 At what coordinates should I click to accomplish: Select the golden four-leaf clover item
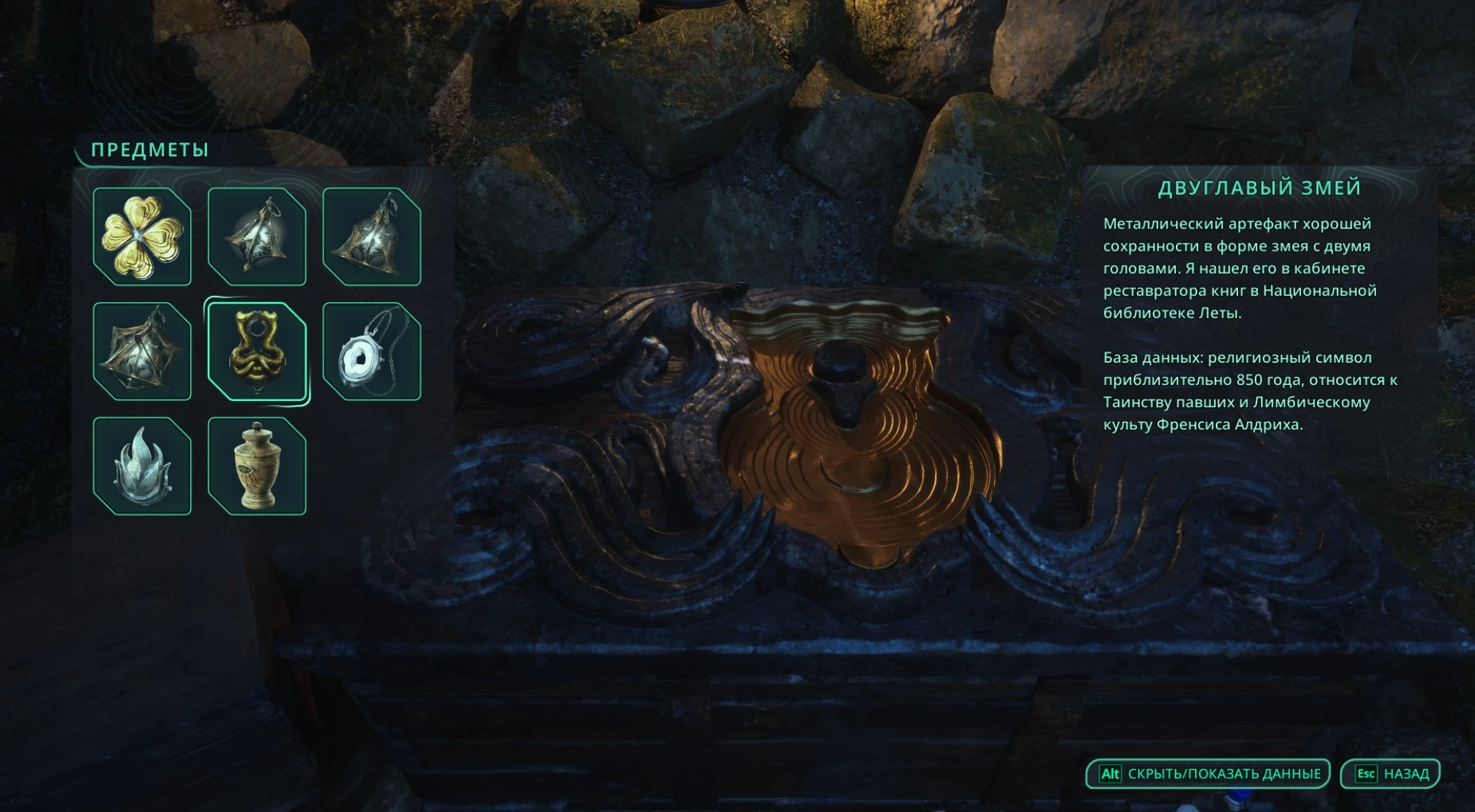[x=142, y=236]
